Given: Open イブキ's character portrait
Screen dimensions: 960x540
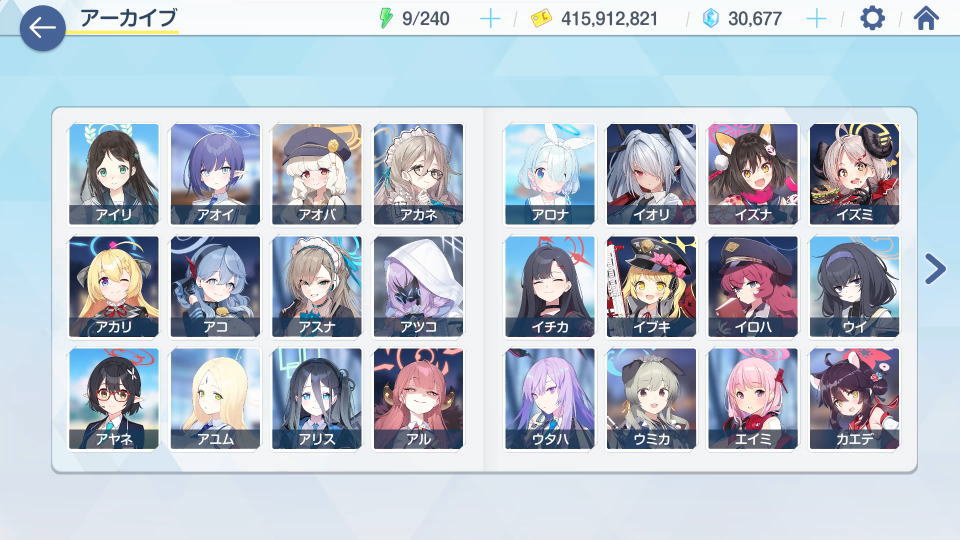Looking at the screenshot, I should (x=651, y=286).
